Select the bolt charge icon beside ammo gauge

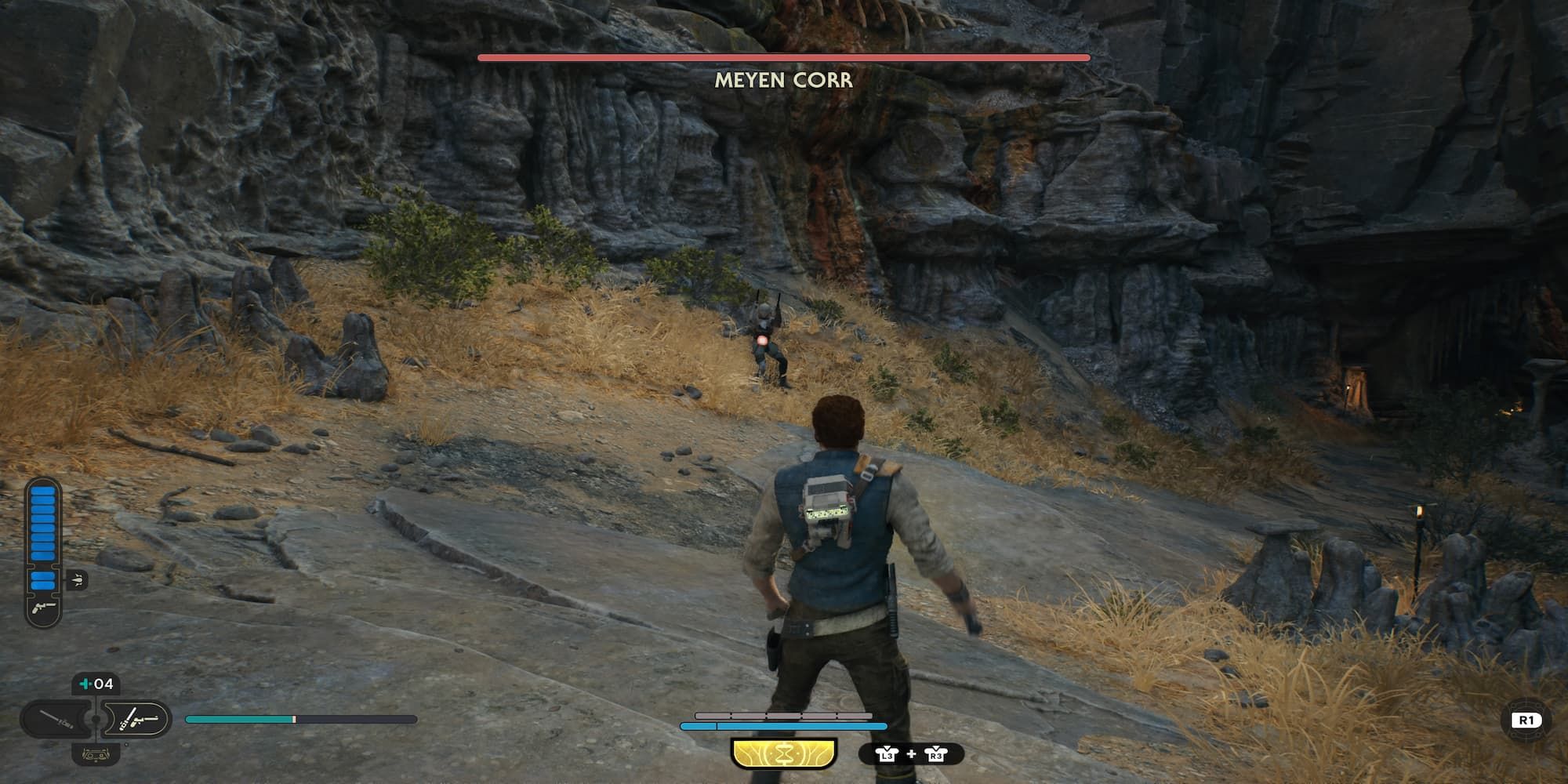click(x=77, y=579)
